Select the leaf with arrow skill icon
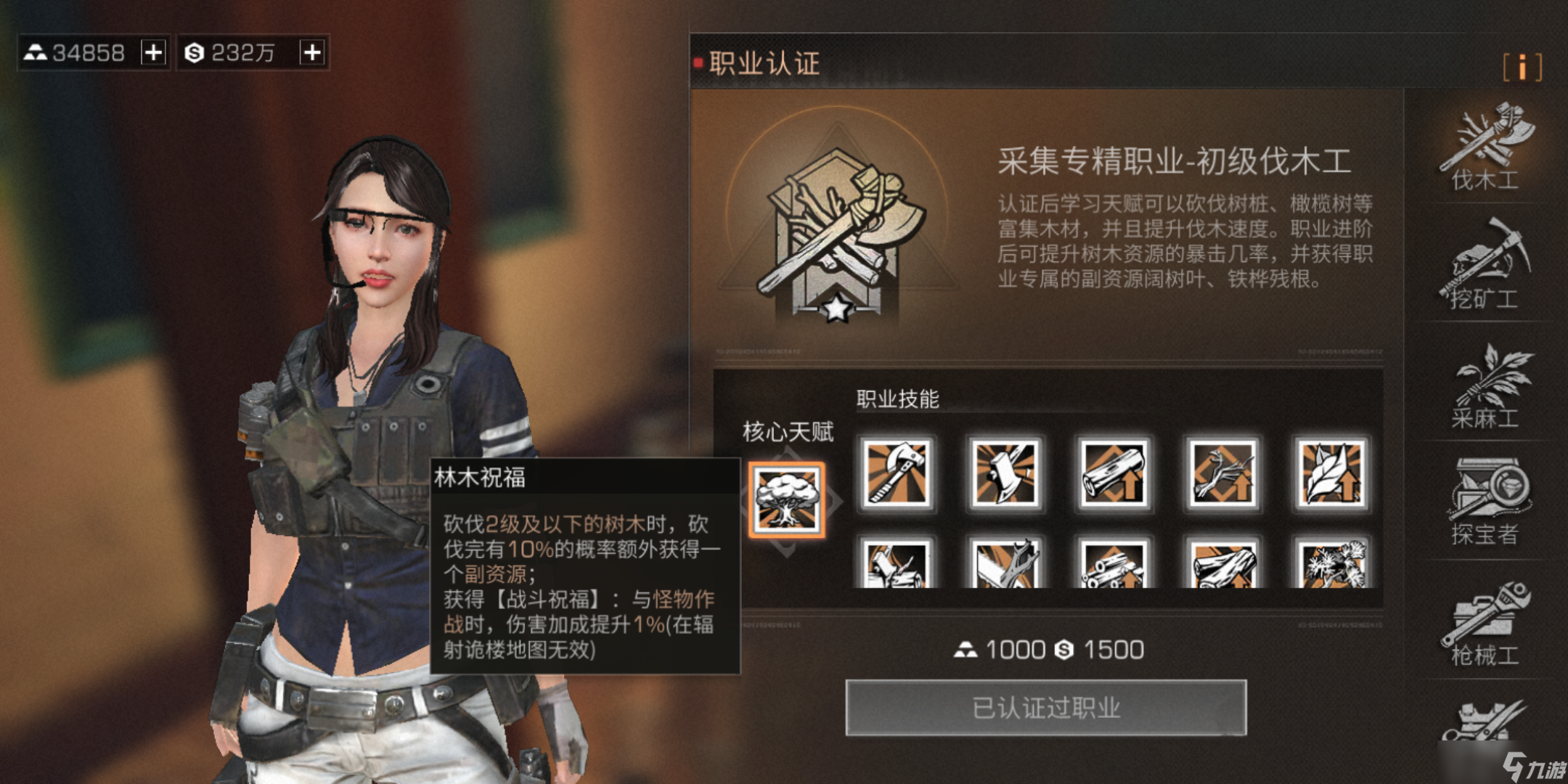This screenshot has height=784, width=1568. [x=1332, y=473]
